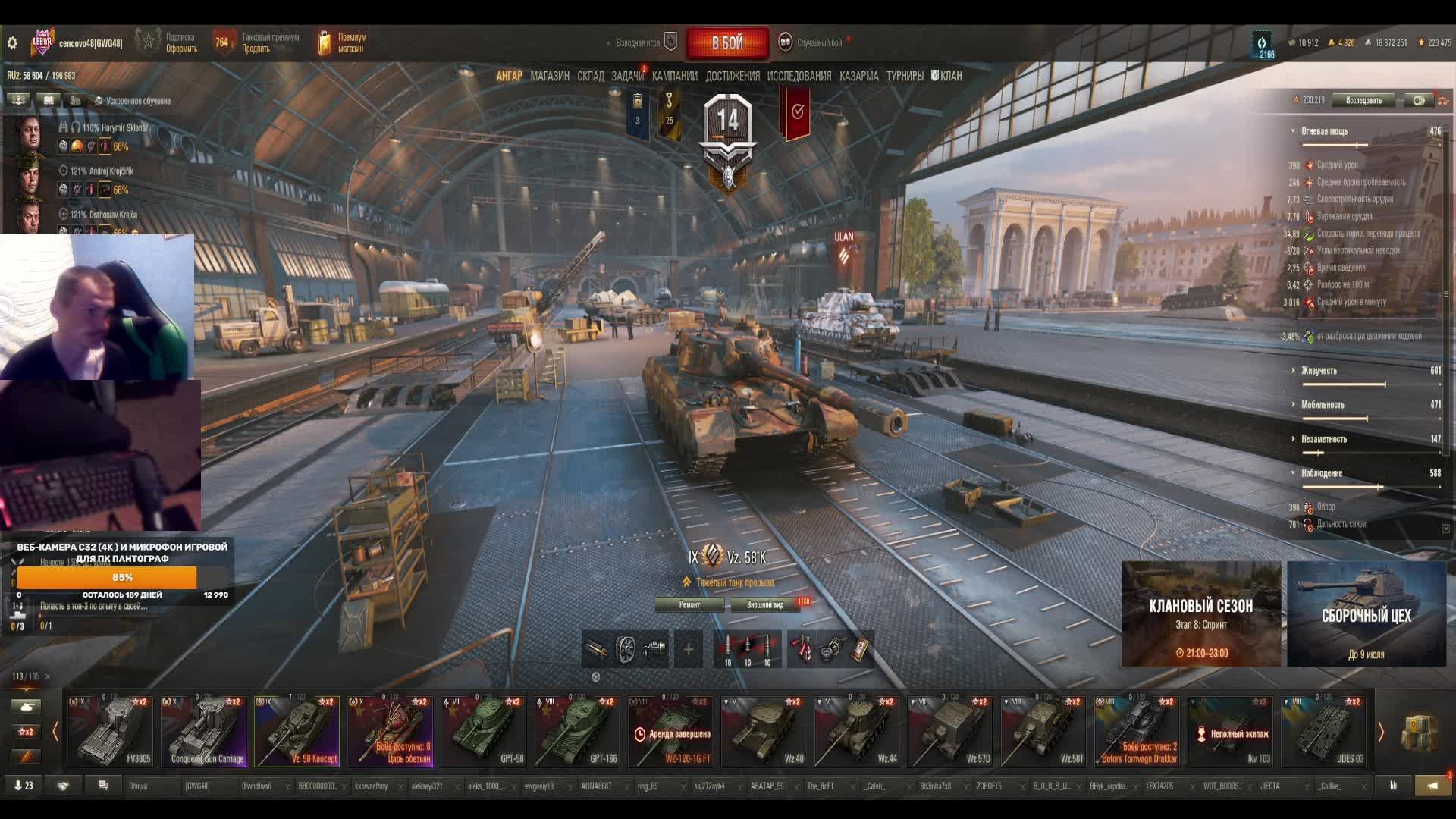Select the GPT-58 tank card

tap(484, 731)
